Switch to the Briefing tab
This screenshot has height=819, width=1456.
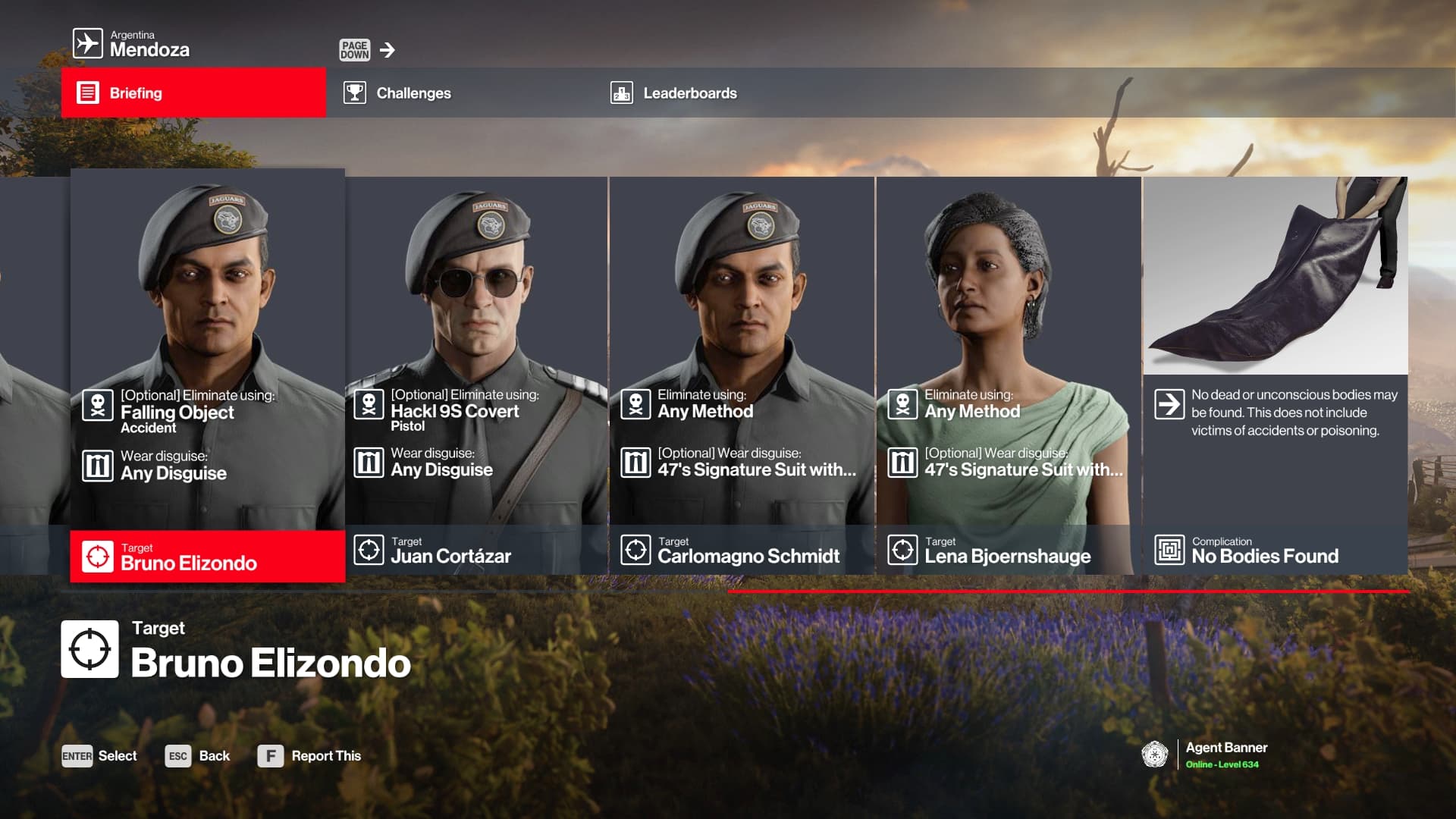tap(193, 93)
